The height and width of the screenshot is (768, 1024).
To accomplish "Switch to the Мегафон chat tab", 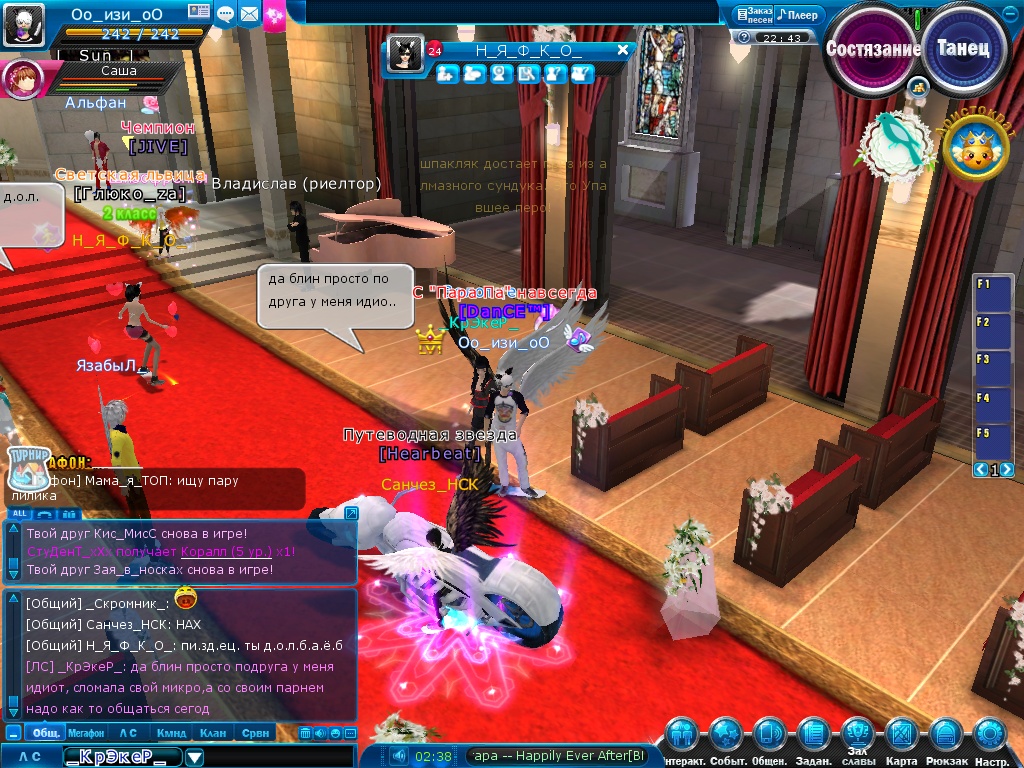I will (86, 733).
